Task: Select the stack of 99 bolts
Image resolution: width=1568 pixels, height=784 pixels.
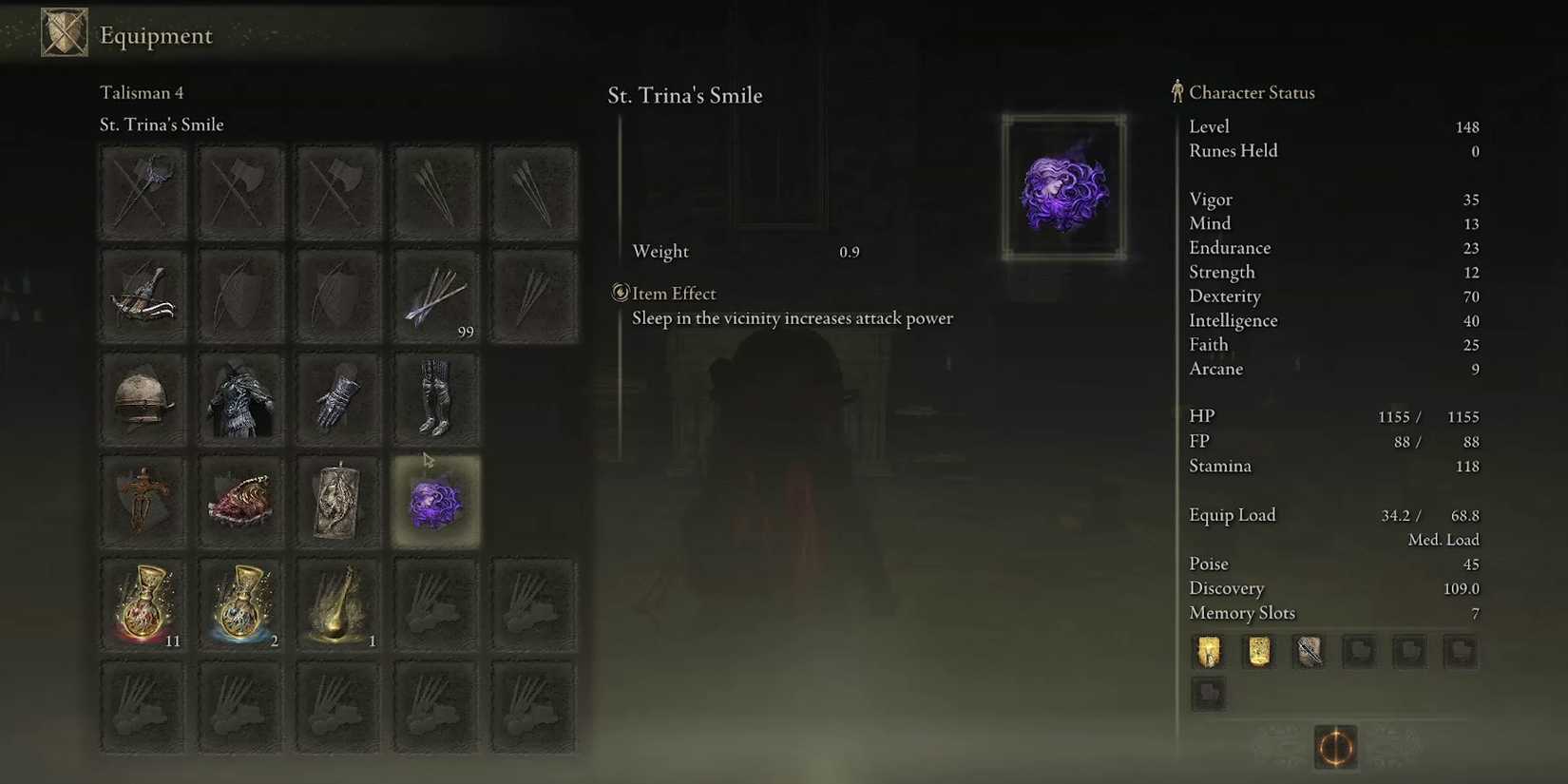Action: (435, 295)
